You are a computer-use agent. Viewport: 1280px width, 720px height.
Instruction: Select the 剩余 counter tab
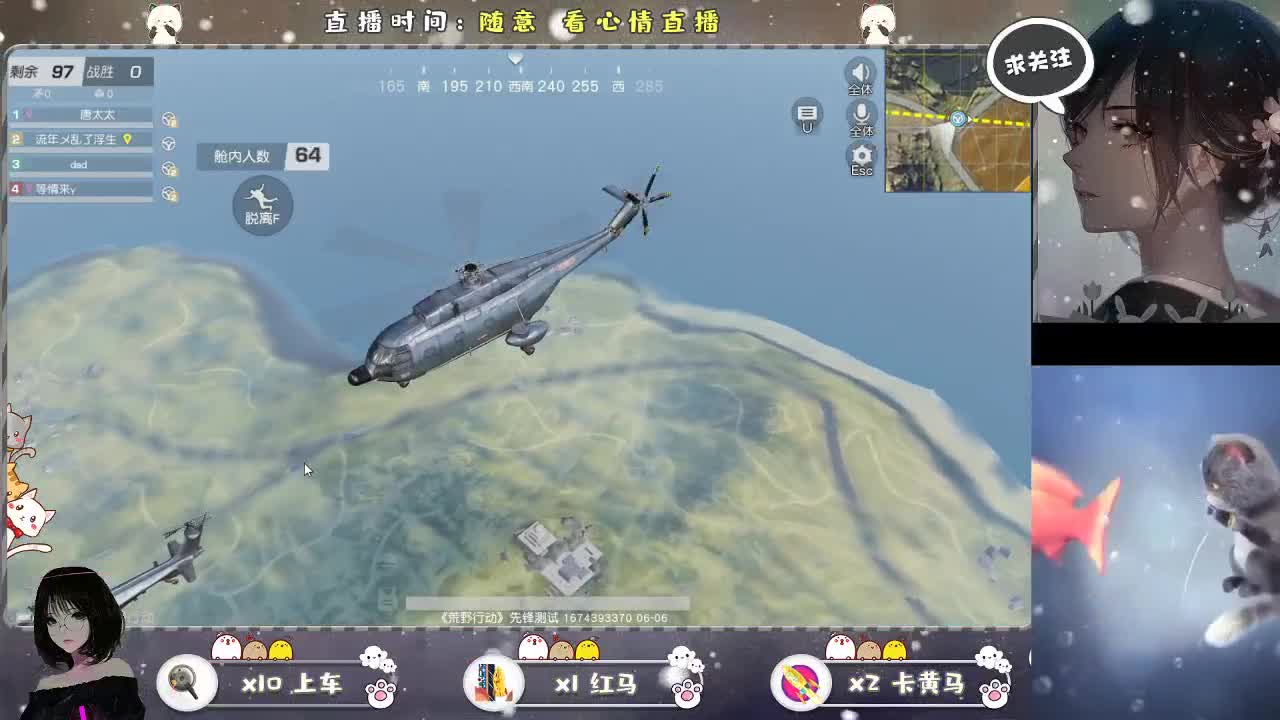[x=44, y=72]
